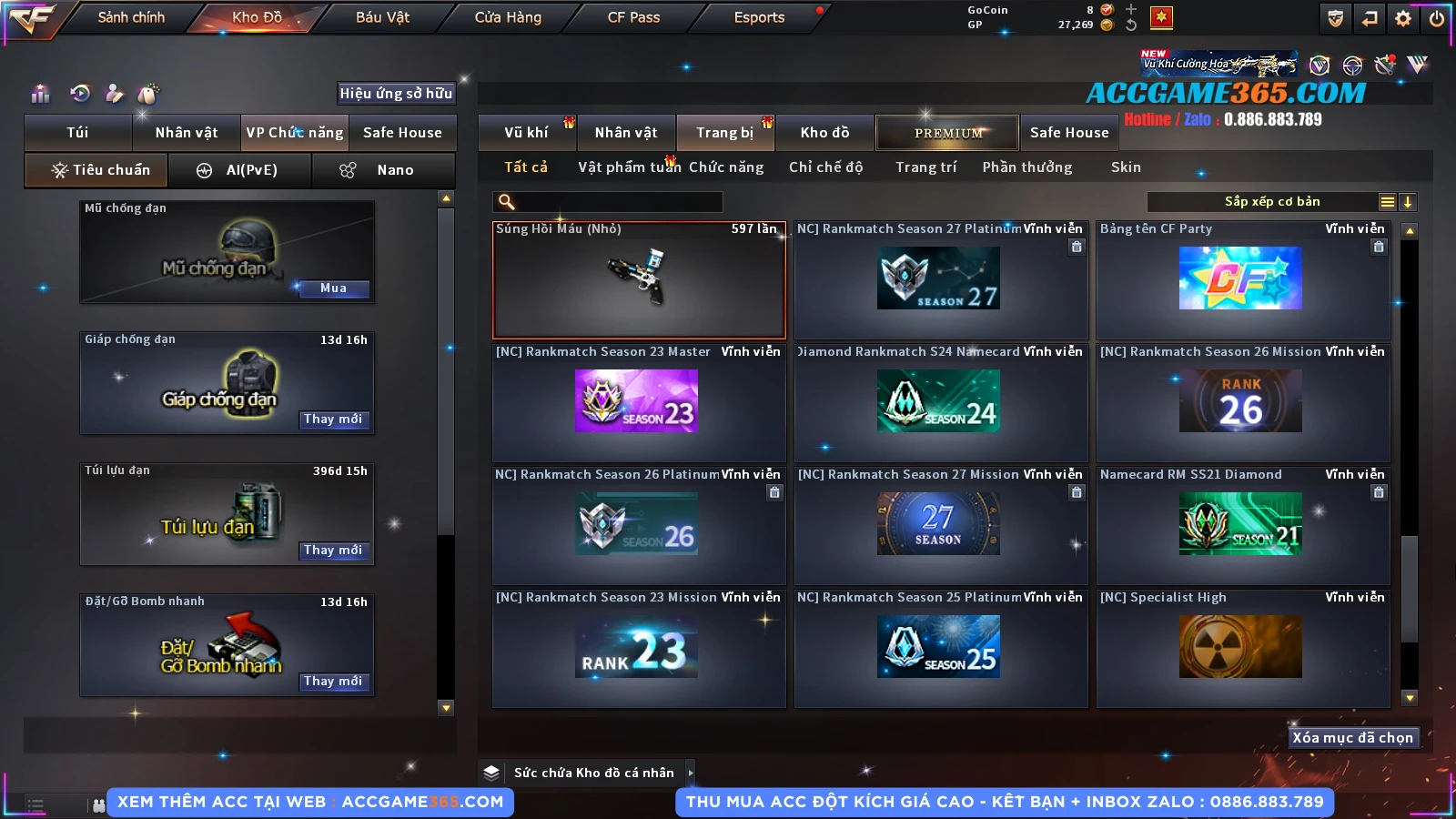Viewport: 1456px width, 819px height.
Task: Renew the Túi lựu đạn grenade bag
Action: pos(333,551)
